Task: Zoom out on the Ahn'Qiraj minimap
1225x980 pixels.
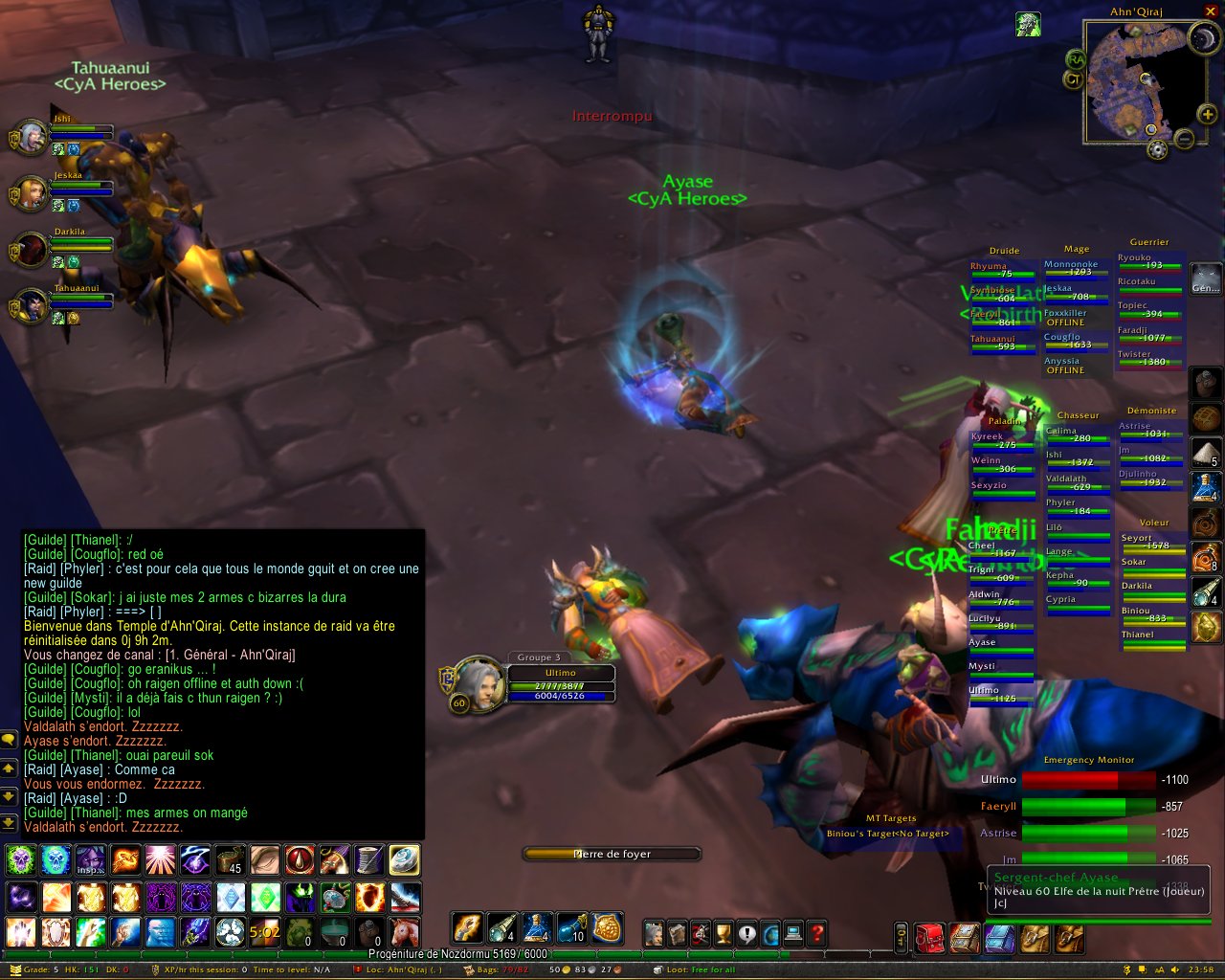Action: (x=1184, y=139)
